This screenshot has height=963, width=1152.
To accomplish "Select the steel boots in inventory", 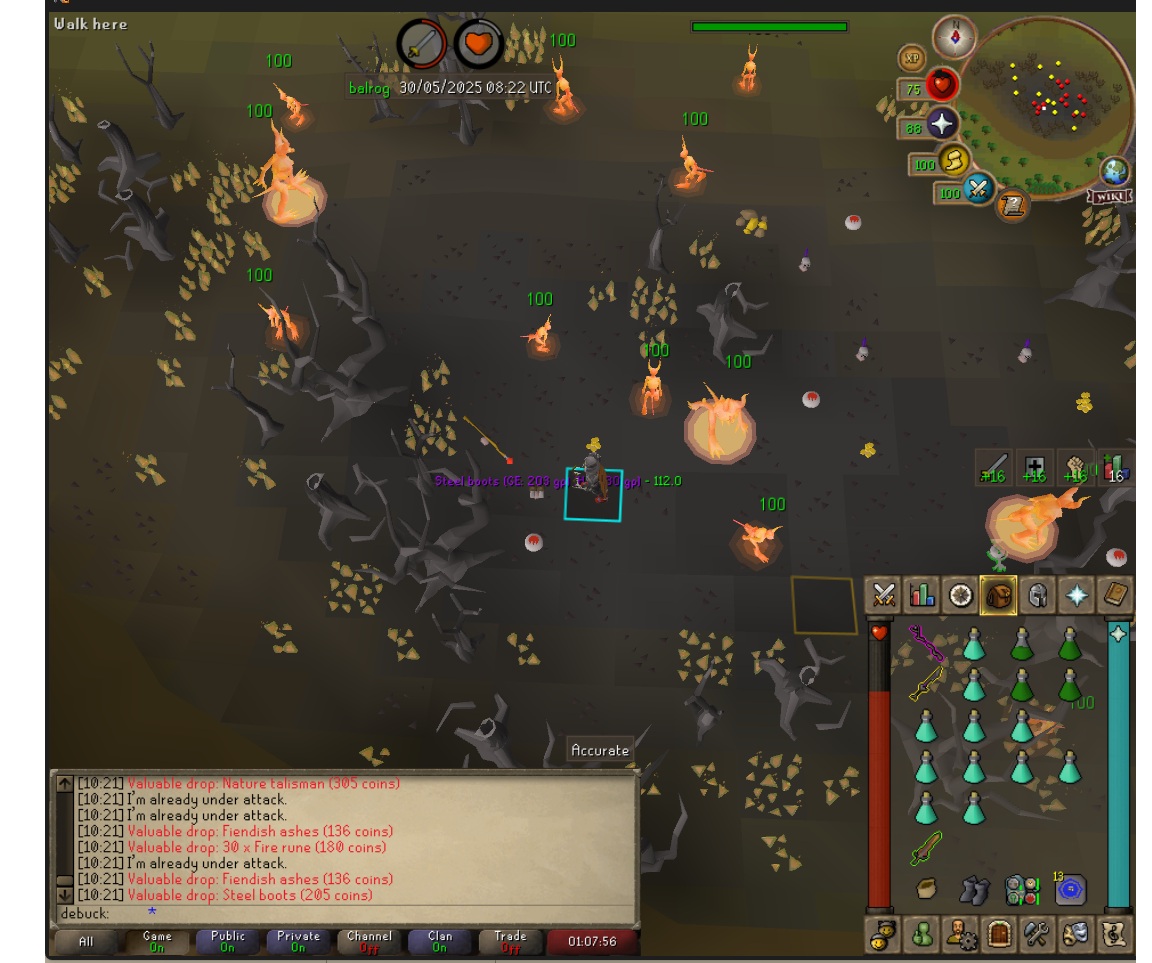I will (974, 889).
